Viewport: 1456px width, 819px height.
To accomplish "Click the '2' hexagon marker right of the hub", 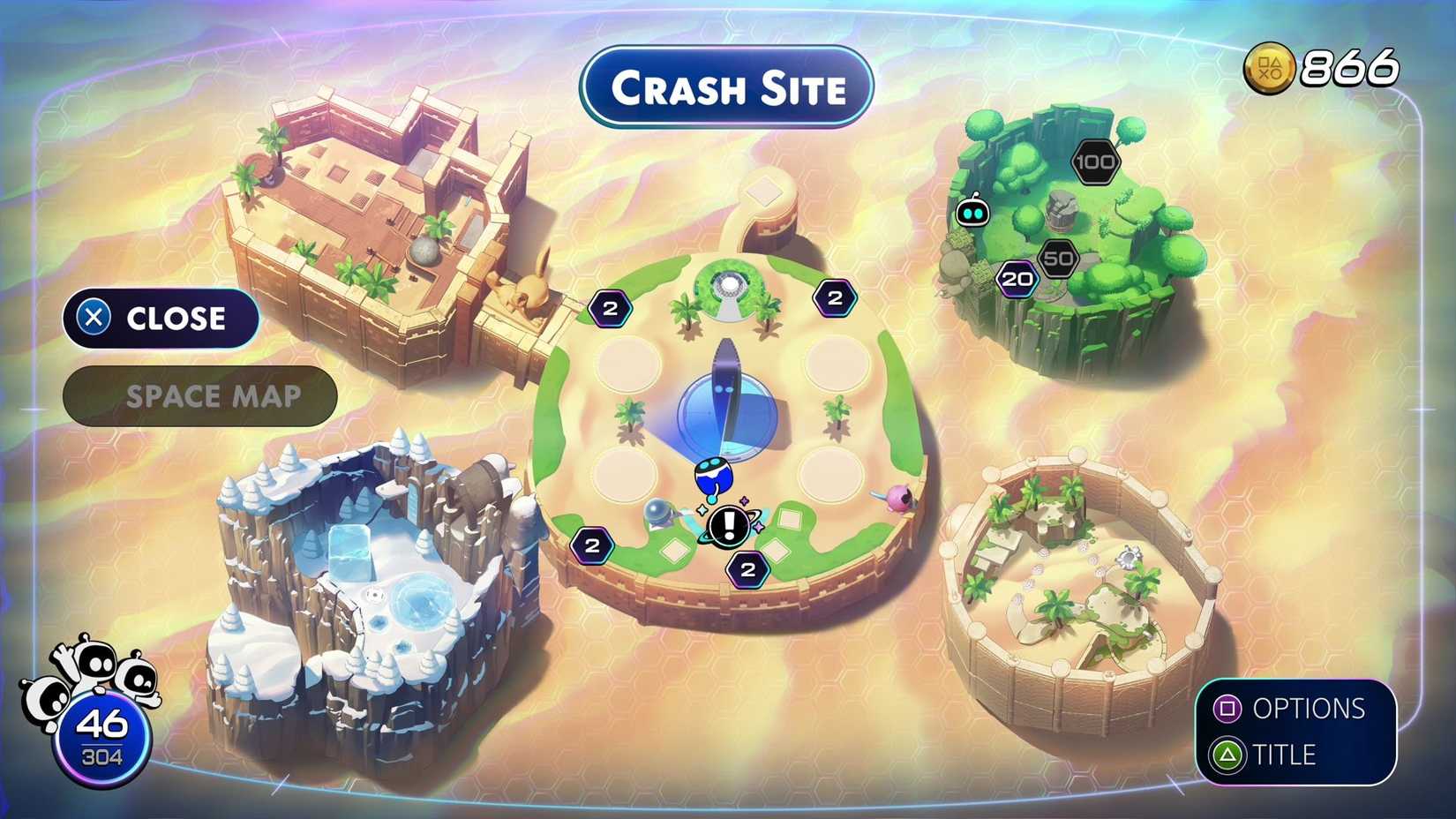I will click(835, 297).
